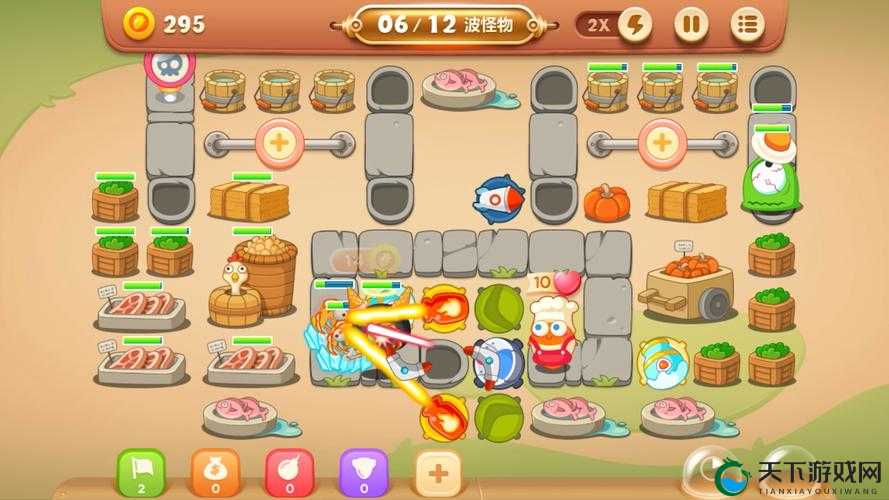Activate the orange money bag item

point(214,471)
